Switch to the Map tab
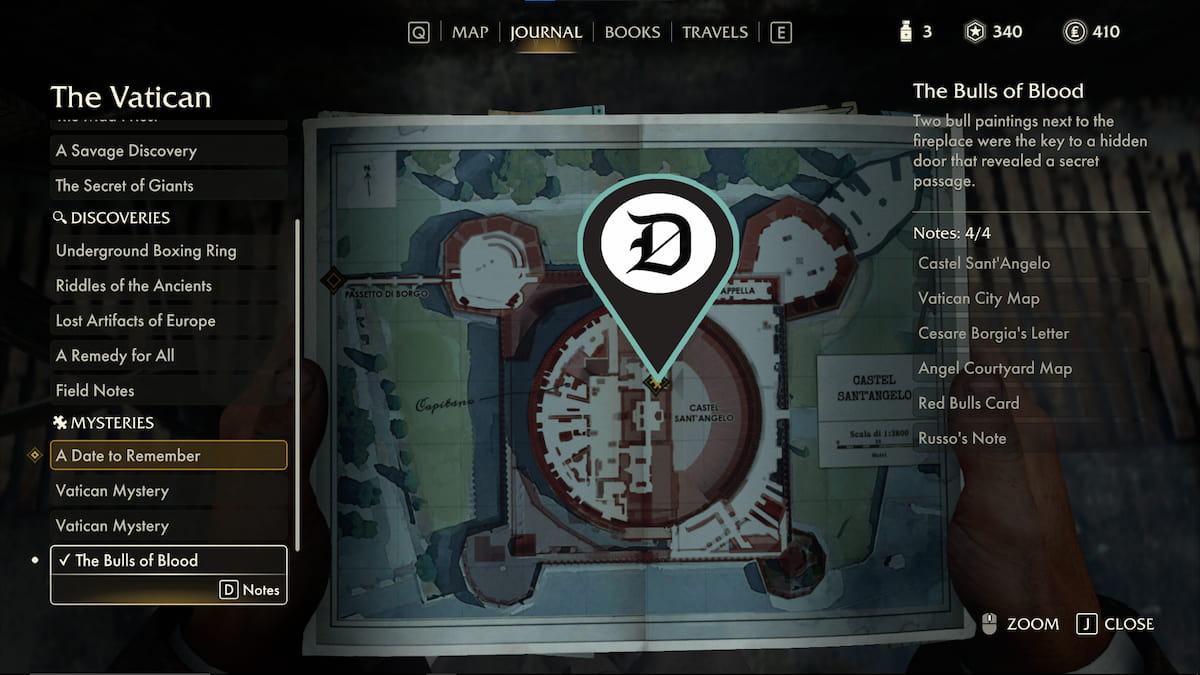The width and height of the screenshot is (1200, 675). (469, 32)
